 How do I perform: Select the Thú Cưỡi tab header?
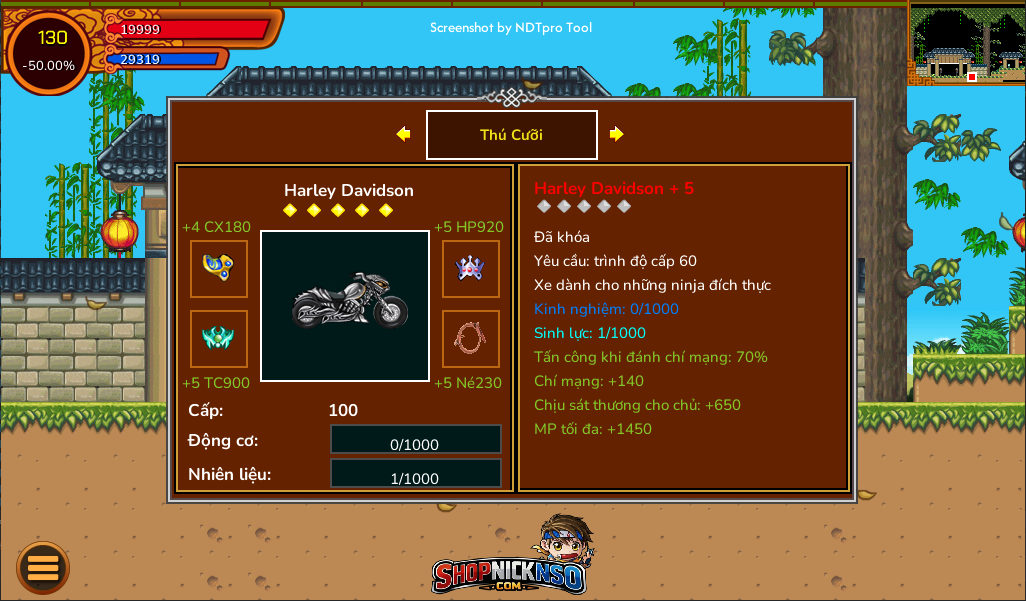pyautogui.click(x=512, y=135)
